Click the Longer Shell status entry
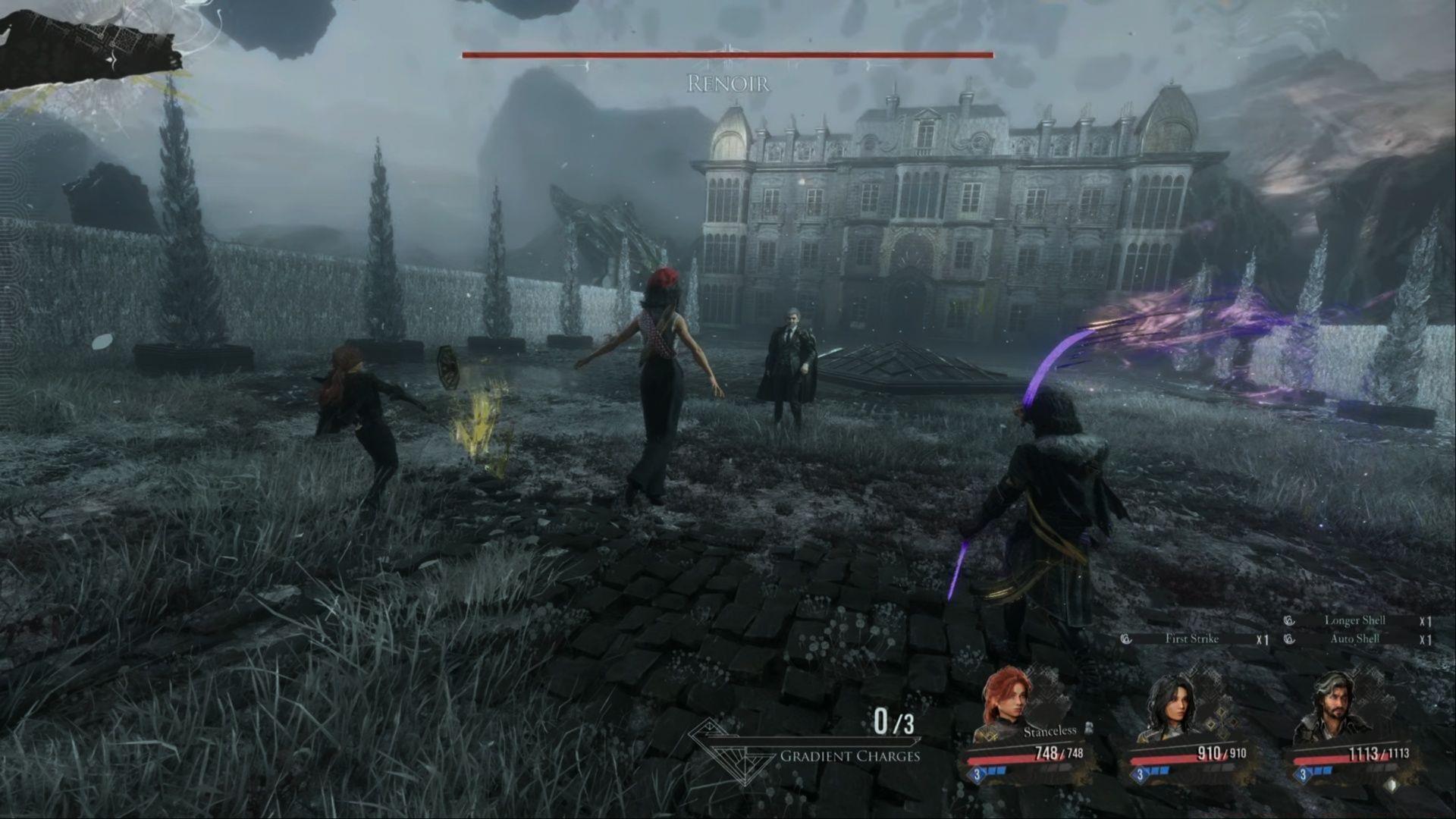The image size is (1456, 819). coord(1354,620)
